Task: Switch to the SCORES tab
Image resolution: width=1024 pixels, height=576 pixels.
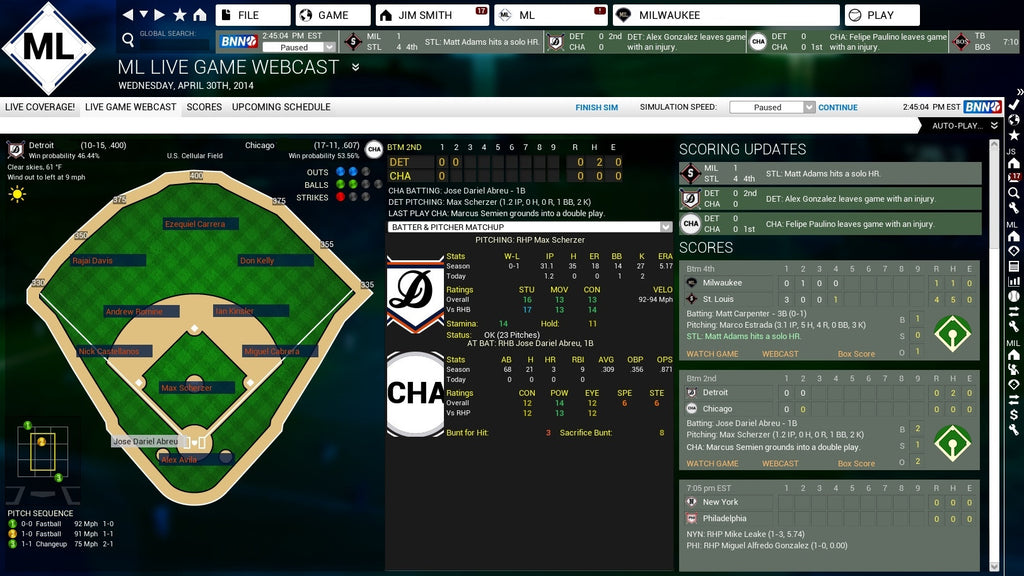Action: tap(204, 107)
